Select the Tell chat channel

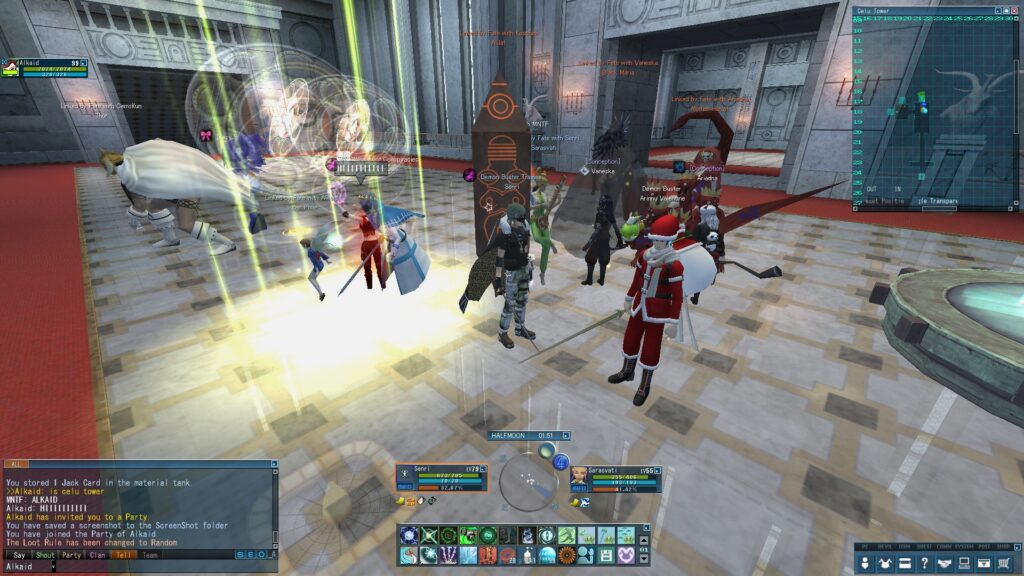point(123,555)
